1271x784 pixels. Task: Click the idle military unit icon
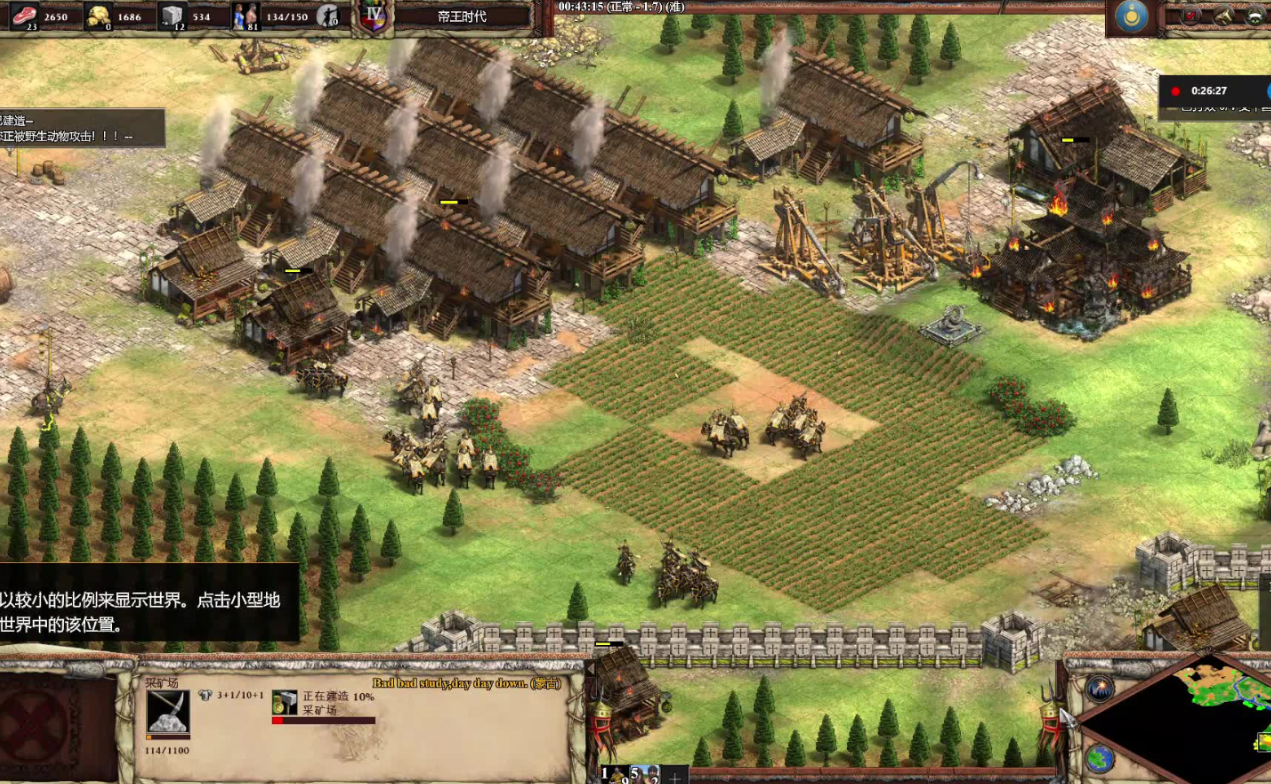pyautogui.click(x=326, y=15)
